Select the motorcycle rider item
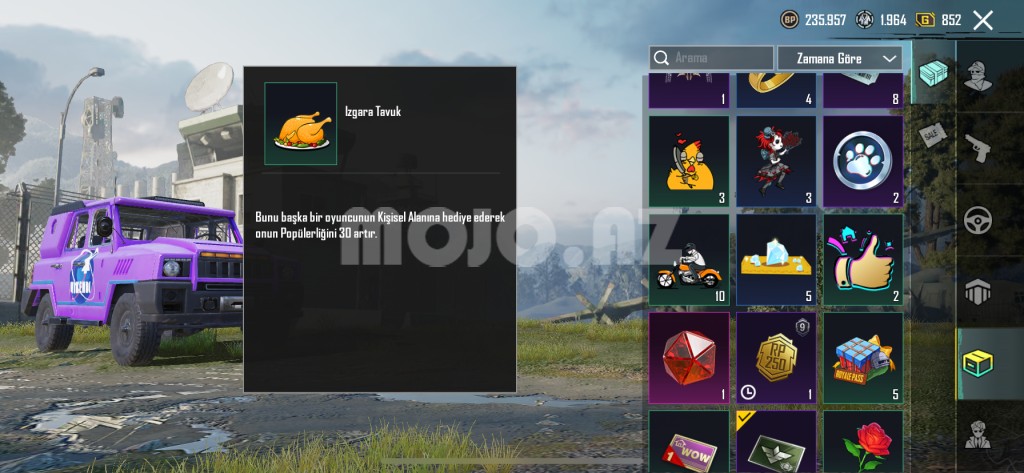This screenshot has height=473, width=1024. pos(689,260)
